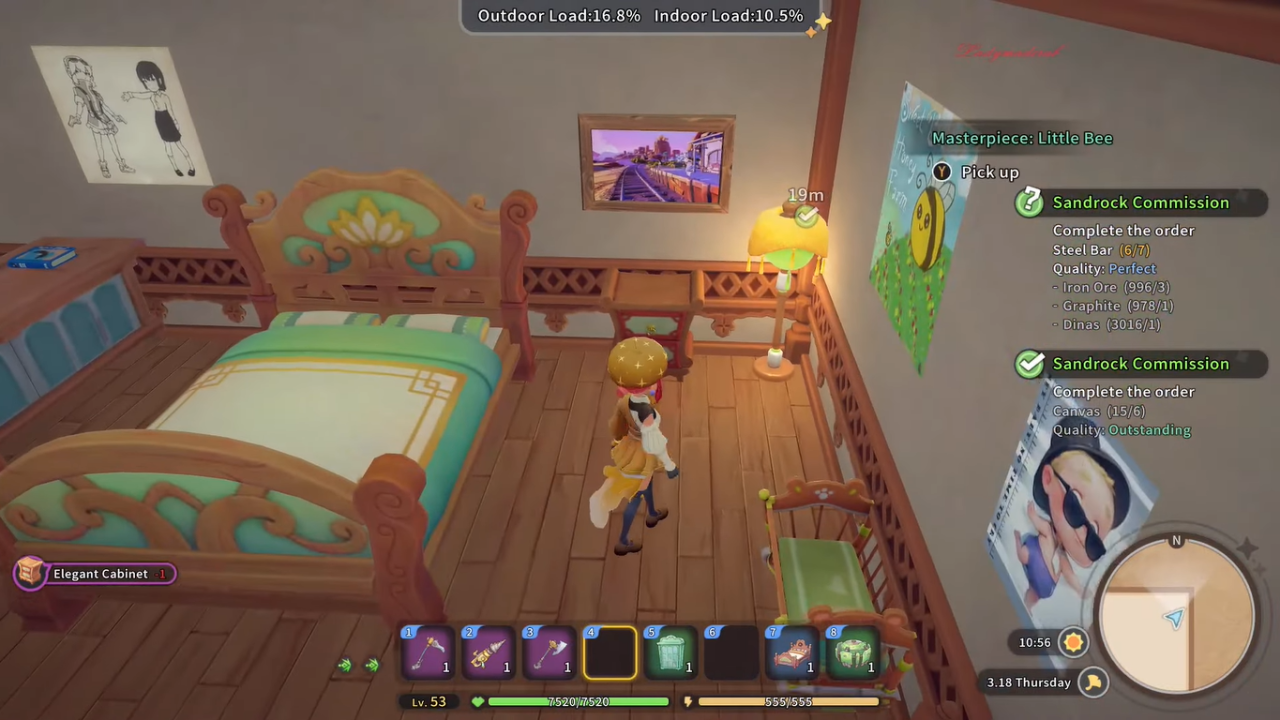The height and width of the screenshot is (720, 1280).
Task: Click the right arrow to switch hotbar pages
Action: 372,664
